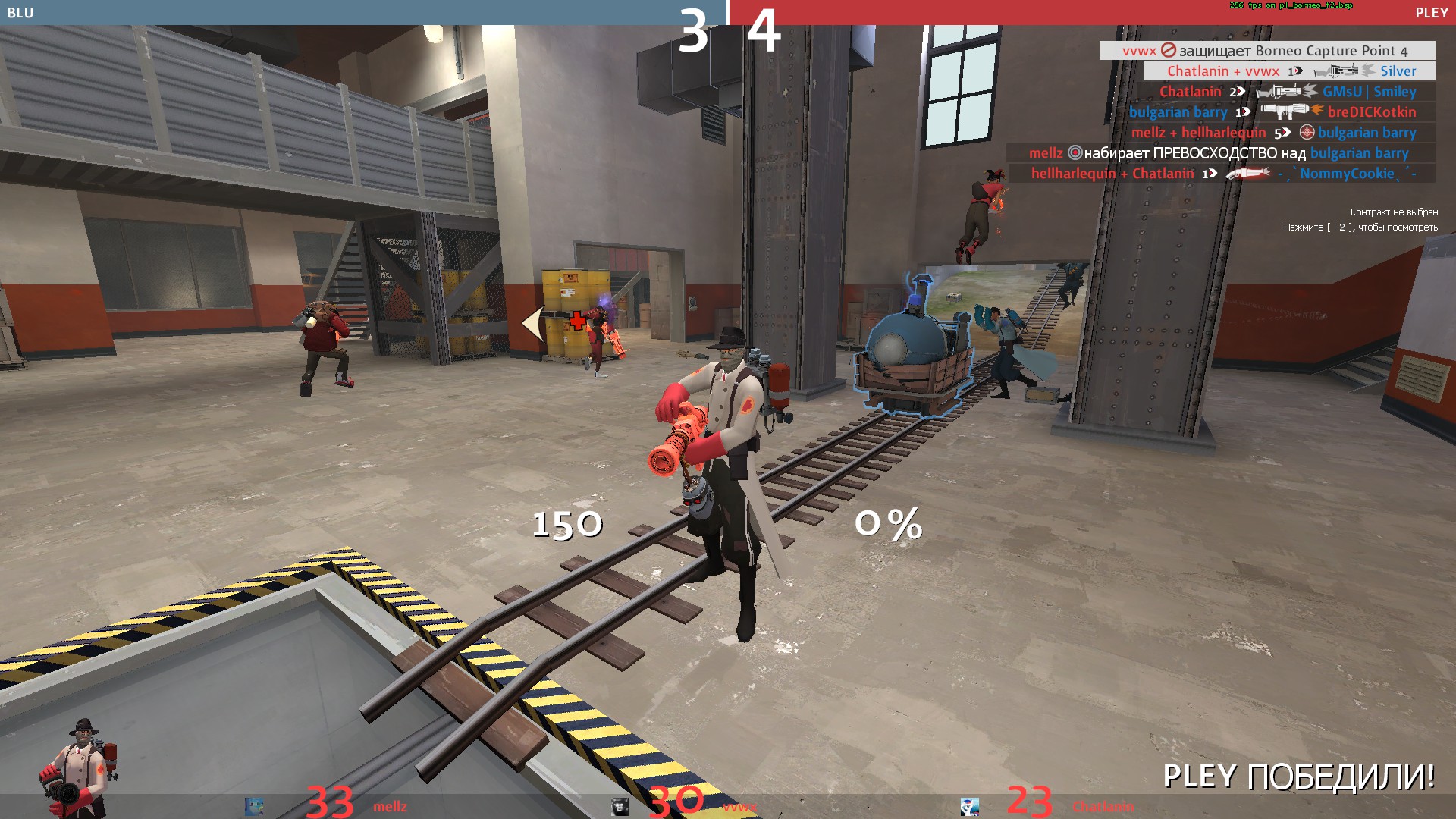The image size is (1456, 819).
Task: Select vvwx's avatar in the winners panel
Action: [x=620, y=806]
